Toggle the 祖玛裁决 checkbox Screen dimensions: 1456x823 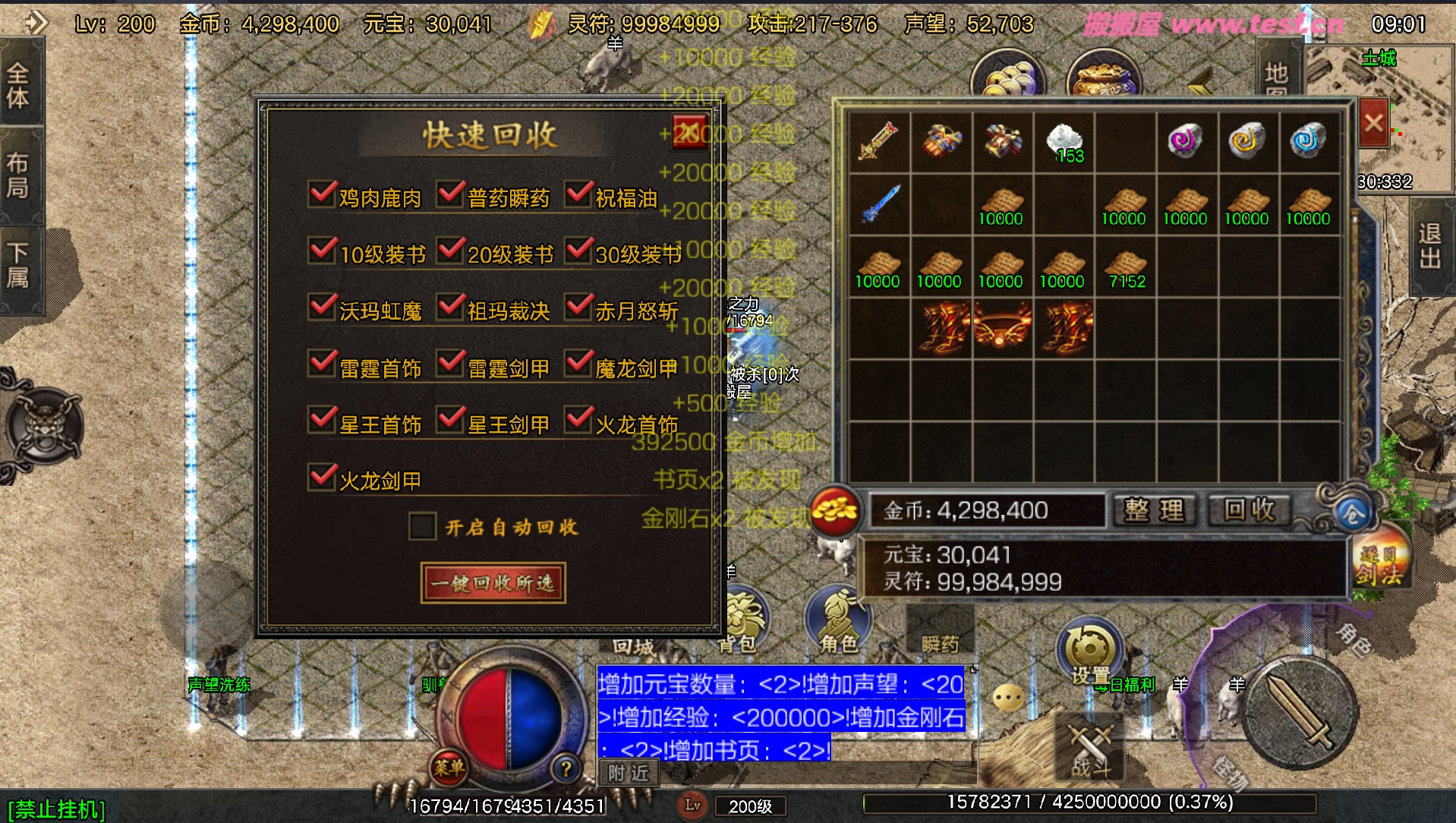451,307
